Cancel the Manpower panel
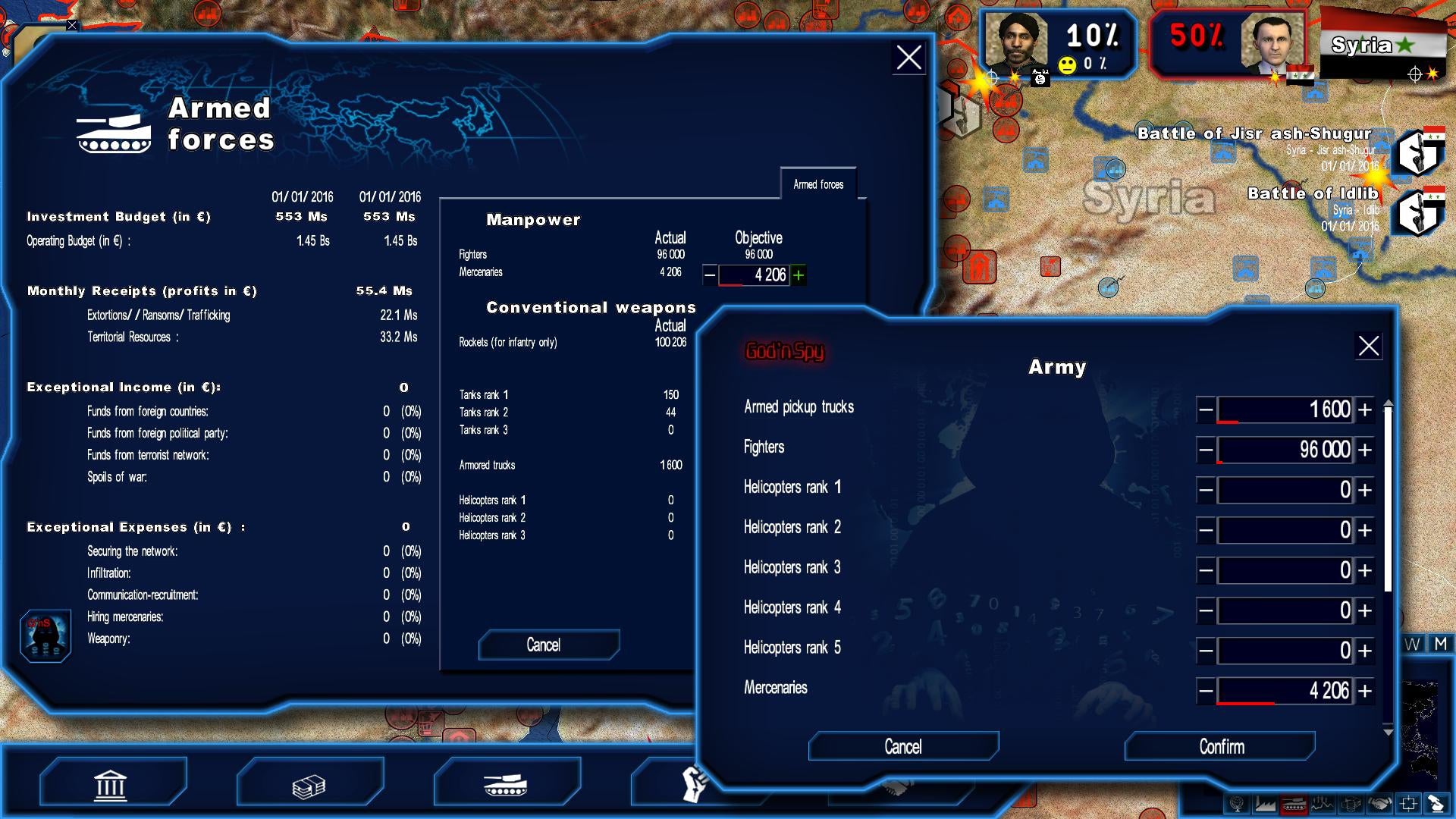1456x819 pixels. (x=548, y=645)
